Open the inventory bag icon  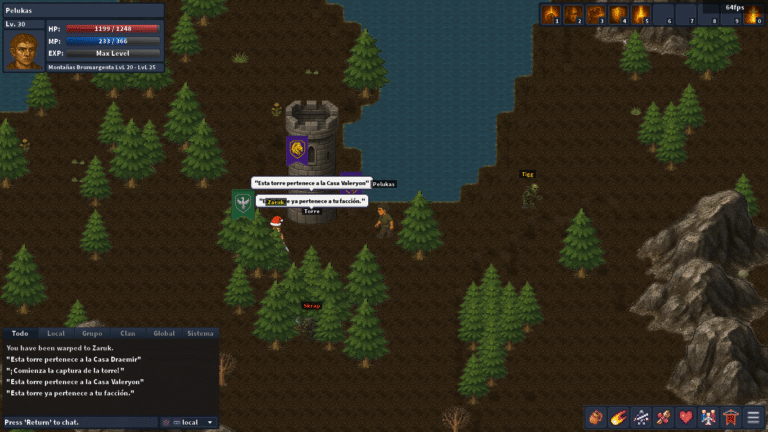595,417
